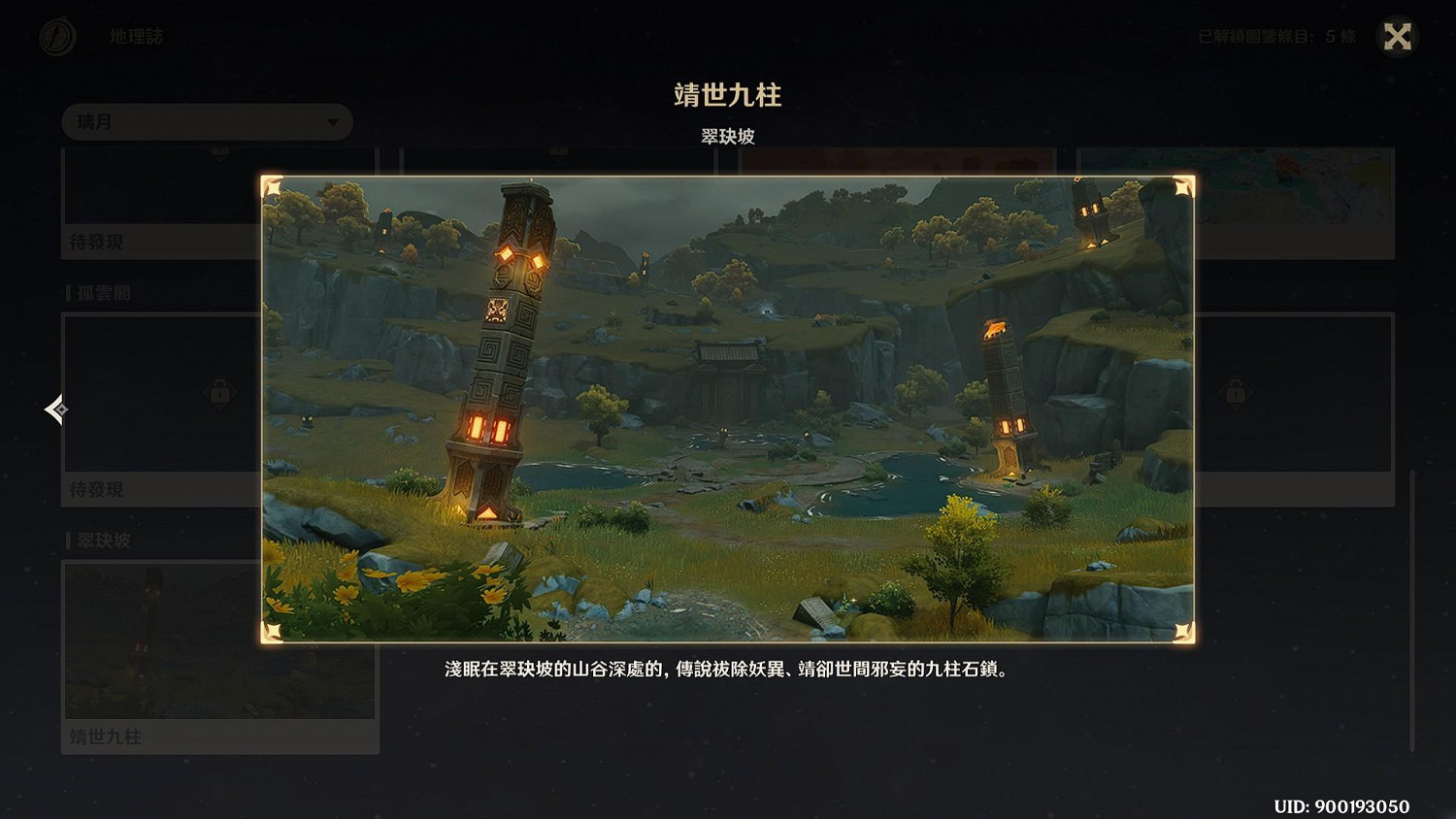Click the lock icon on the far-right locked entry
Screen dimensions: 1456x819
point(1235,392)
